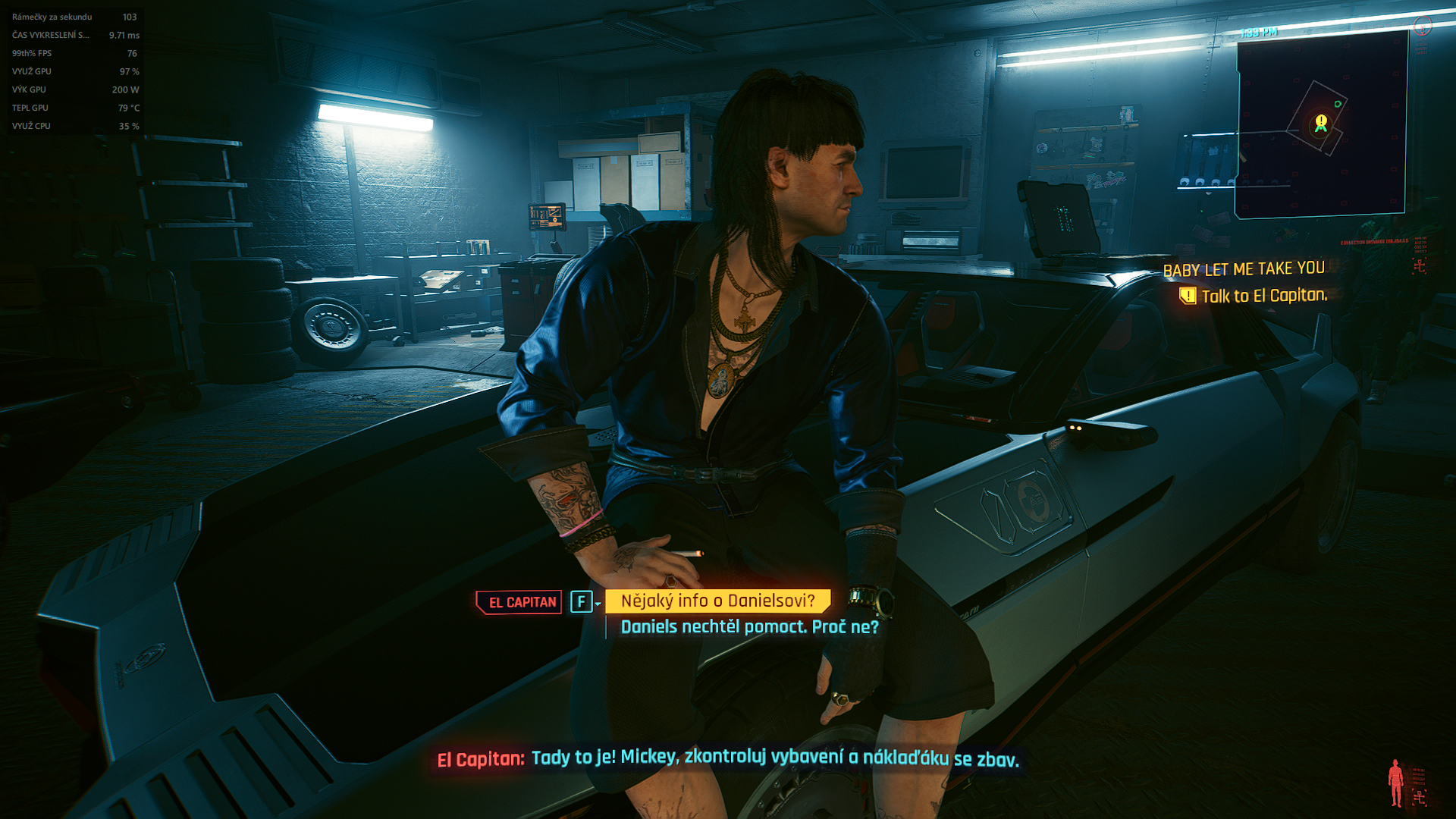Choose the reply "Nějaký info o Danielsovi?"

(717, 601)
